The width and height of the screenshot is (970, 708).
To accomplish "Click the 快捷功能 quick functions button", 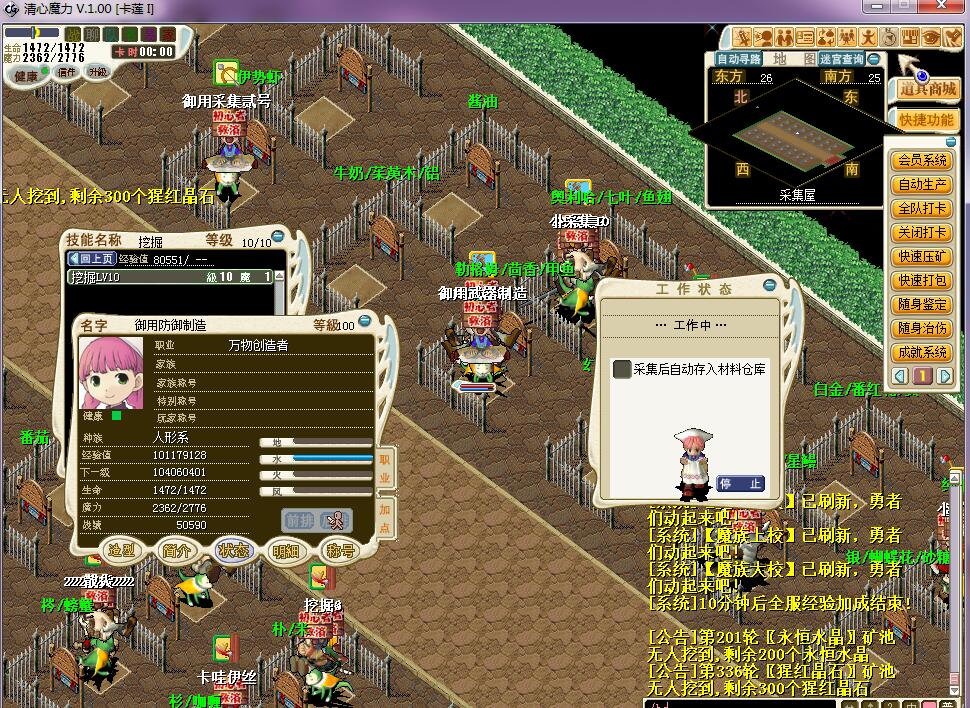I will 926,120.
